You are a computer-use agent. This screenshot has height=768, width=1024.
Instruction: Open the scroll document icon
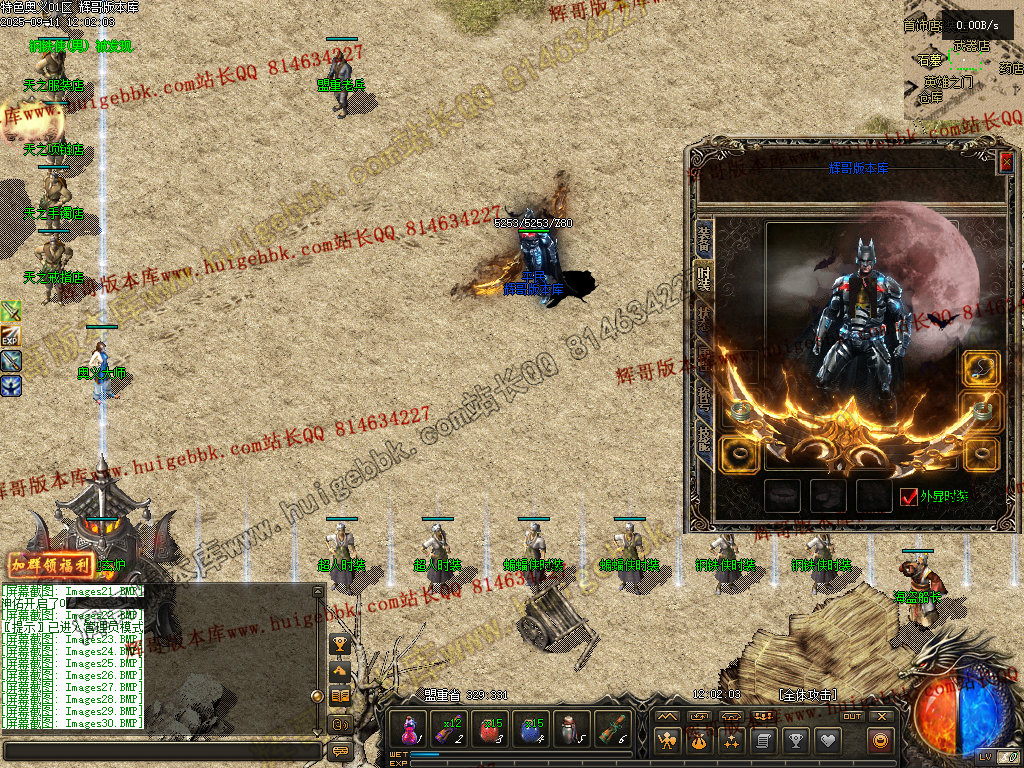tap(763, 741)
